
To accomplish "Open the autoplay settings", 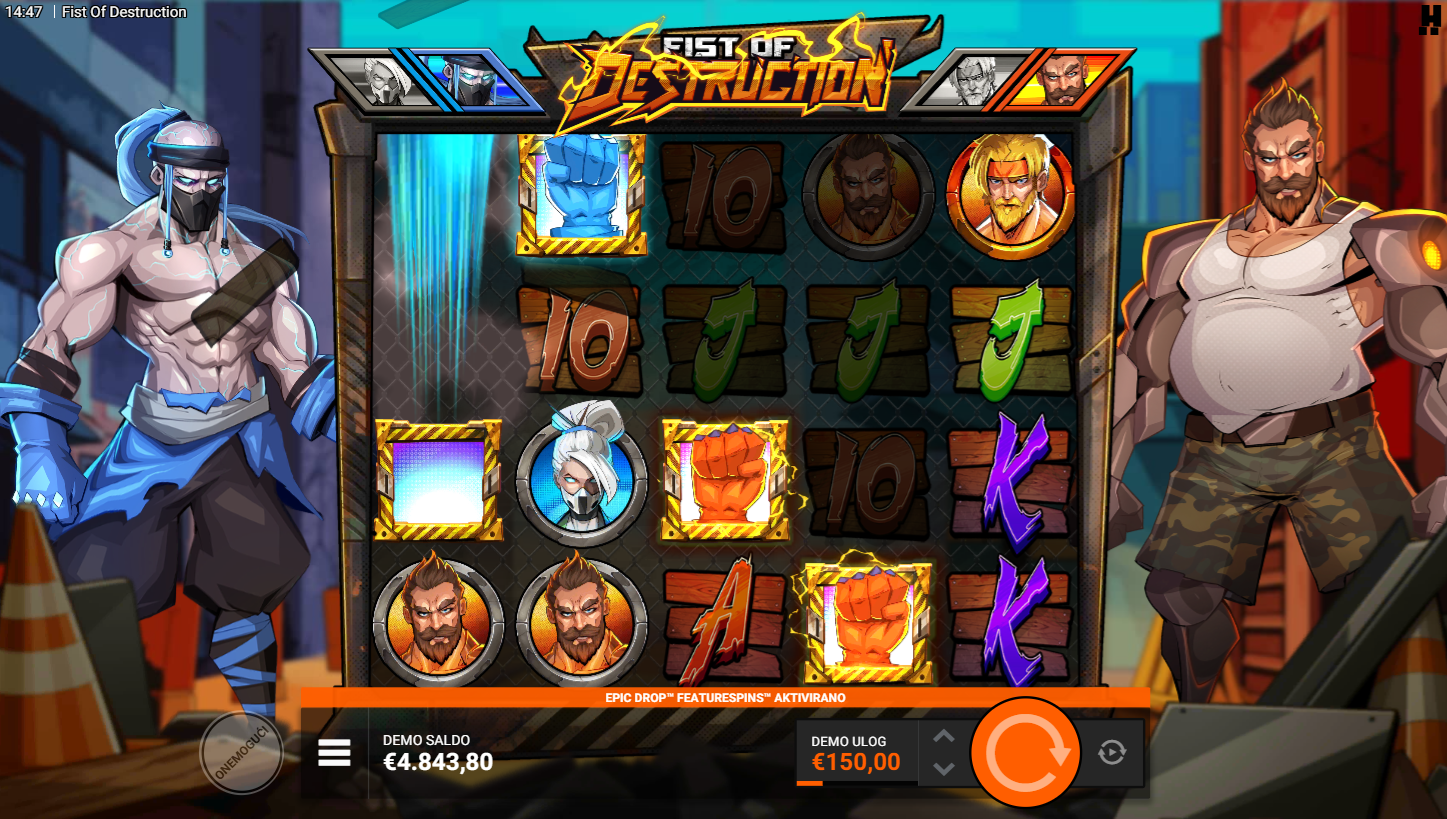I will coord(1112,752).
